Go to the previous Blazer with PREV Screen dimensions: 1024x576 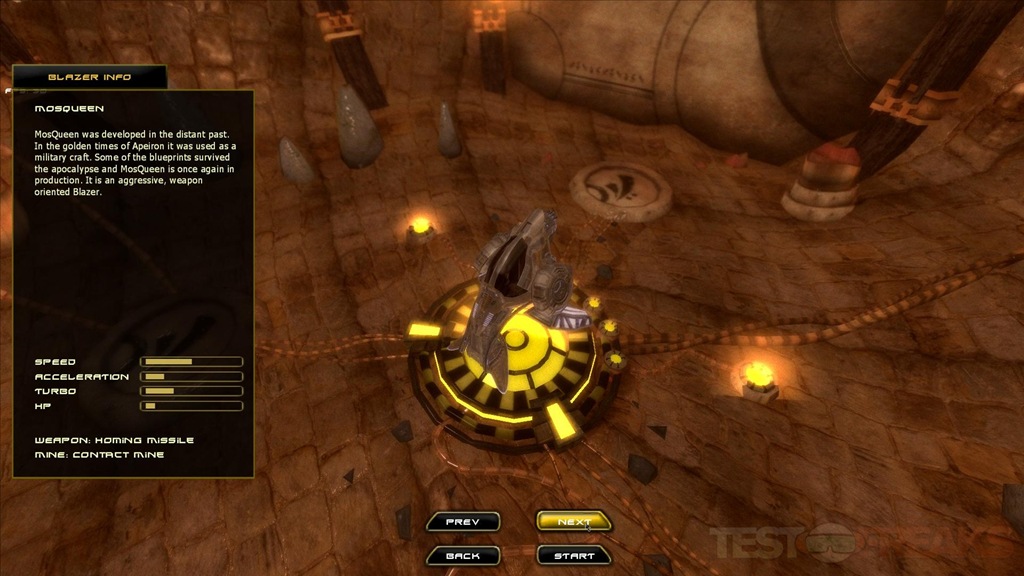point(462,522)
